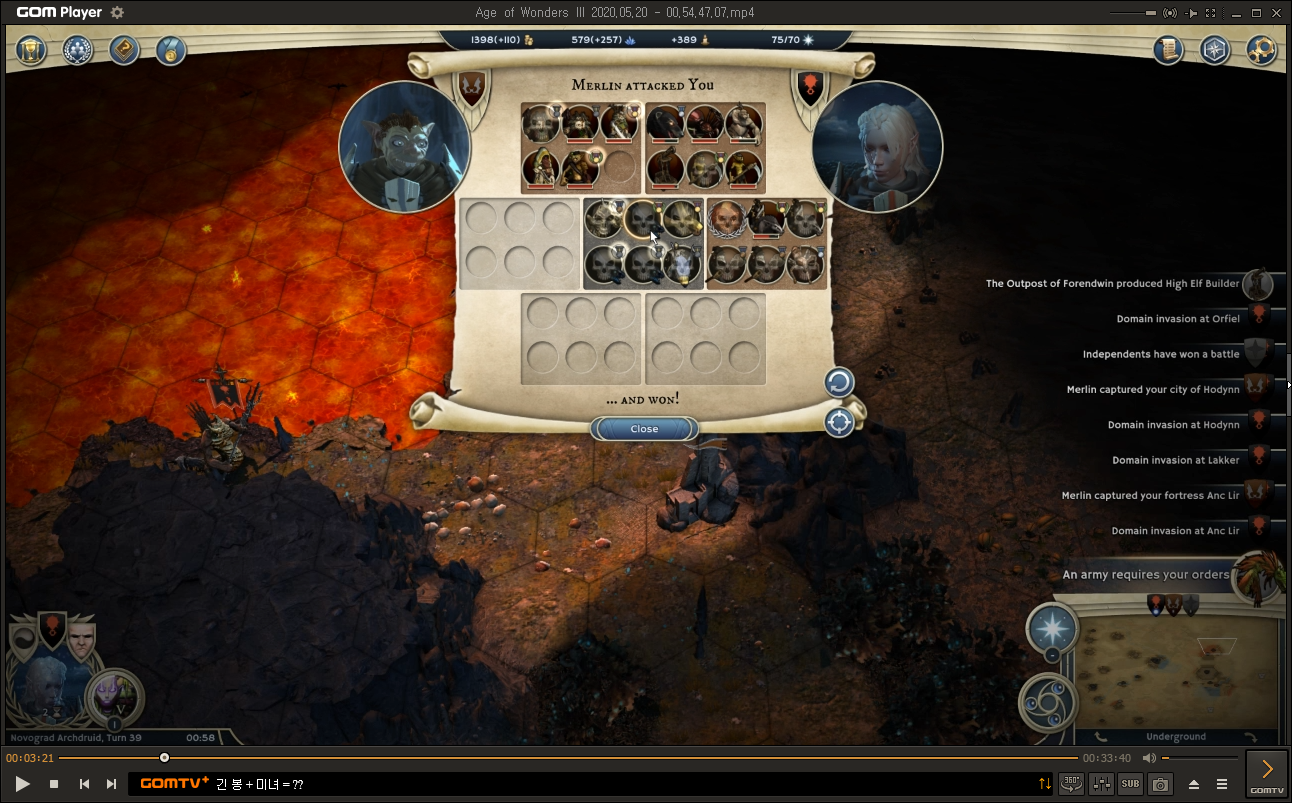
Task: Open the Merlin captured fortress Anc Lir event
Action: coord(1150,496)
